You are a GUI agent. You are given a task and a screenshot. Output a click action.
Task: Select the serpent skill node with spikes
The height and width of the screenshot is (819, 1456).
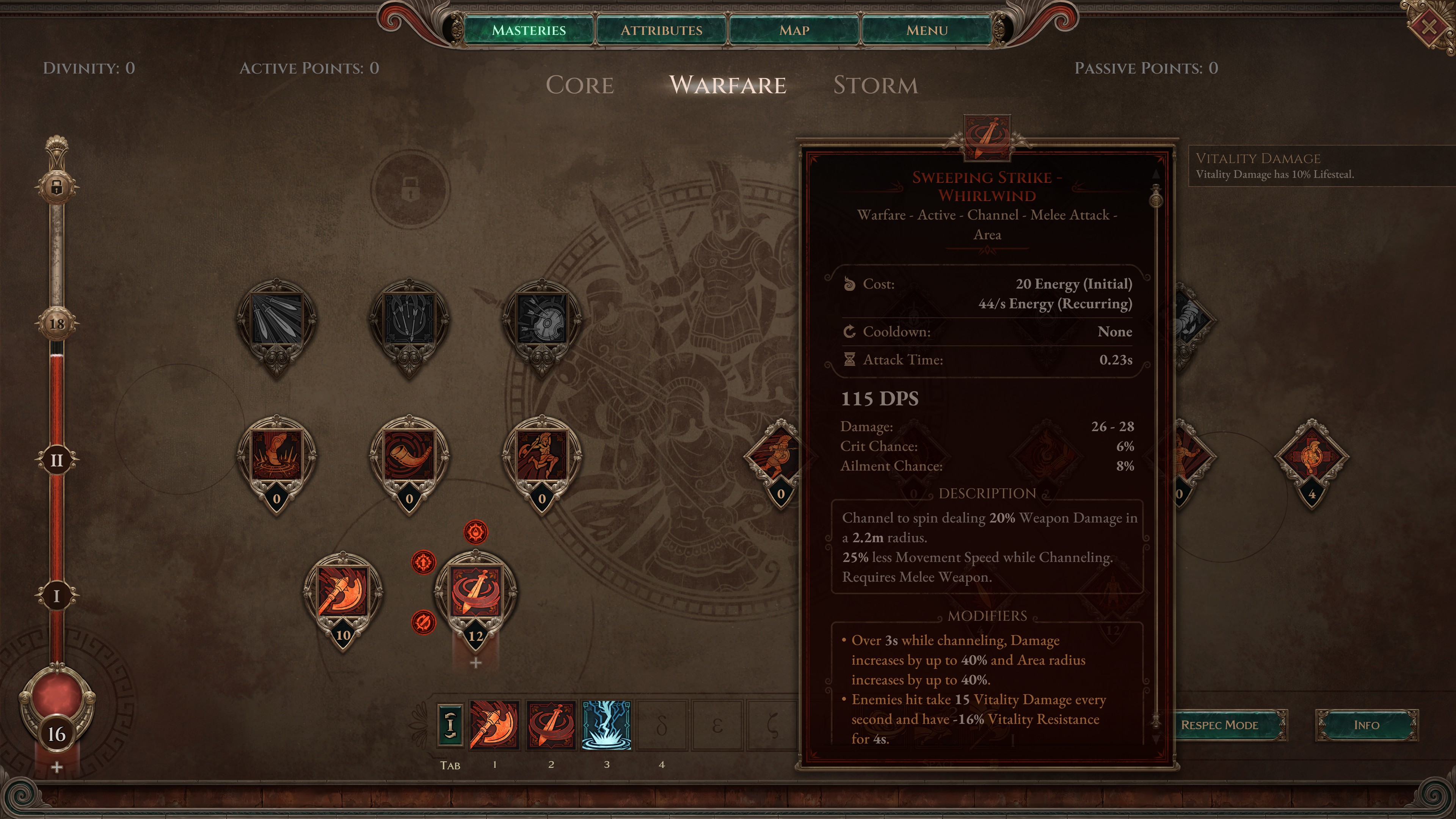tap(276, 455)
